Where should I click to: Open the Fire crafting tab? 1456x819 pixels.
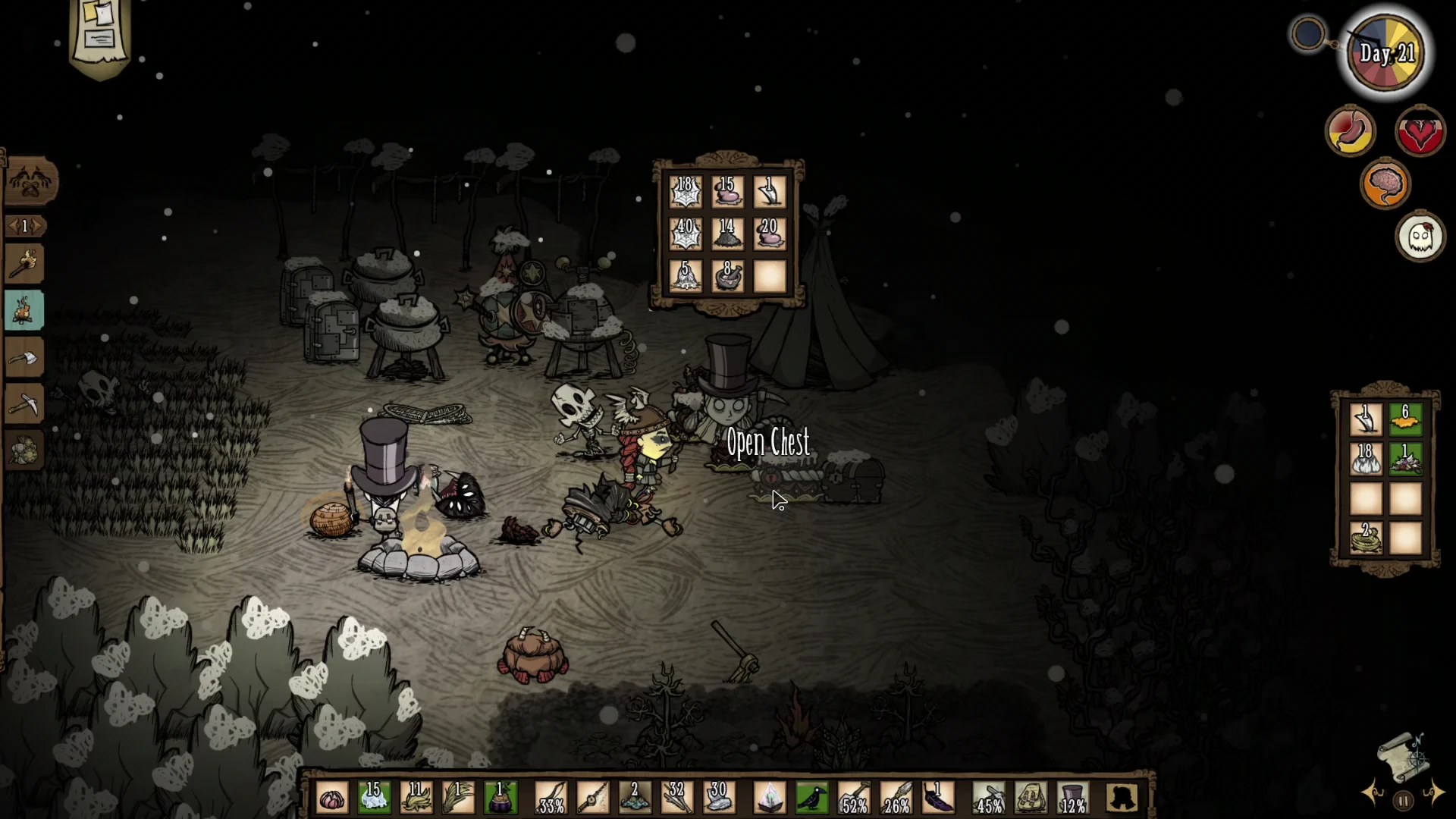pyautogui.click(x=25, y=311)
